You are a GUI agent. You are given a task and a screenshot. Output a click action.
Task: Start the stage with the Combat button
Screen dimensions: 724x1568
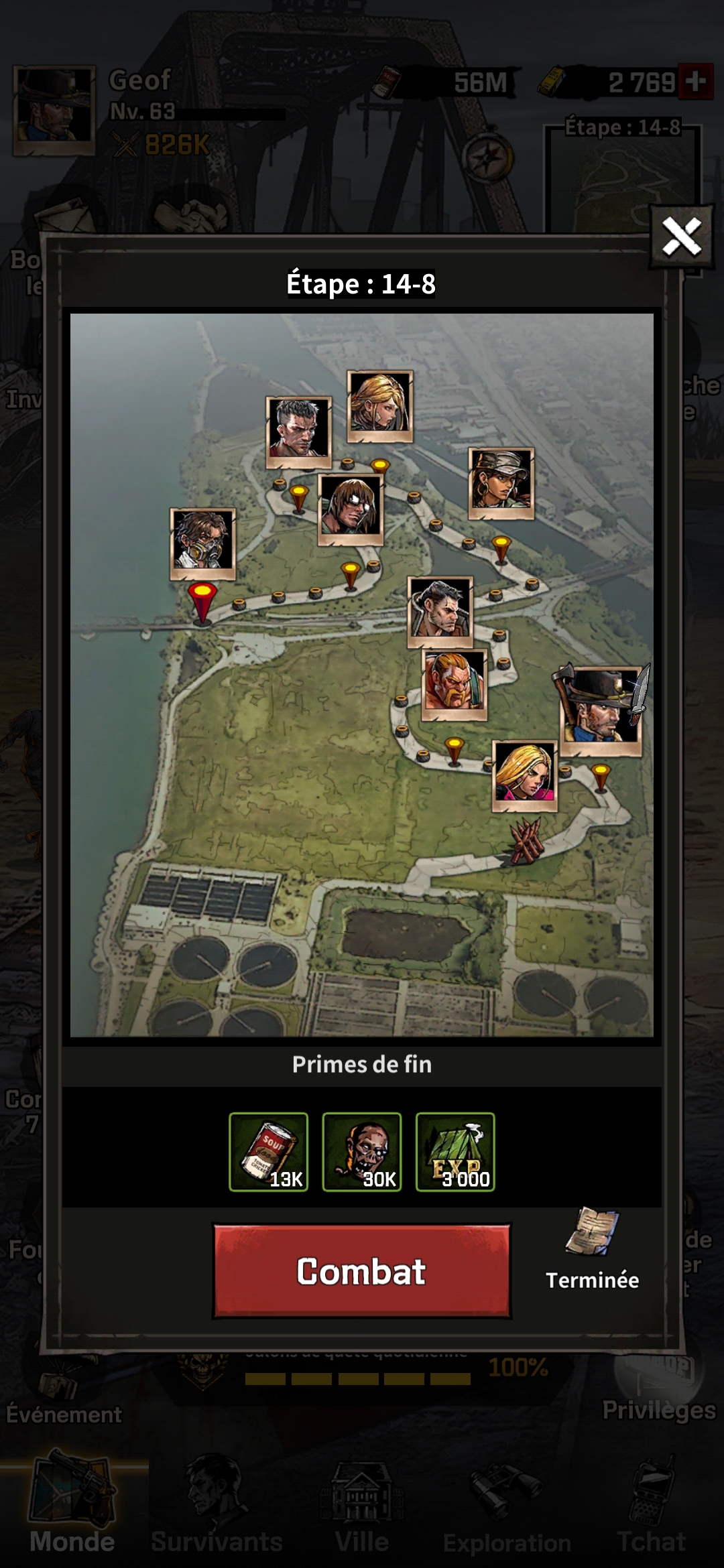click(x=361, y=1271)
